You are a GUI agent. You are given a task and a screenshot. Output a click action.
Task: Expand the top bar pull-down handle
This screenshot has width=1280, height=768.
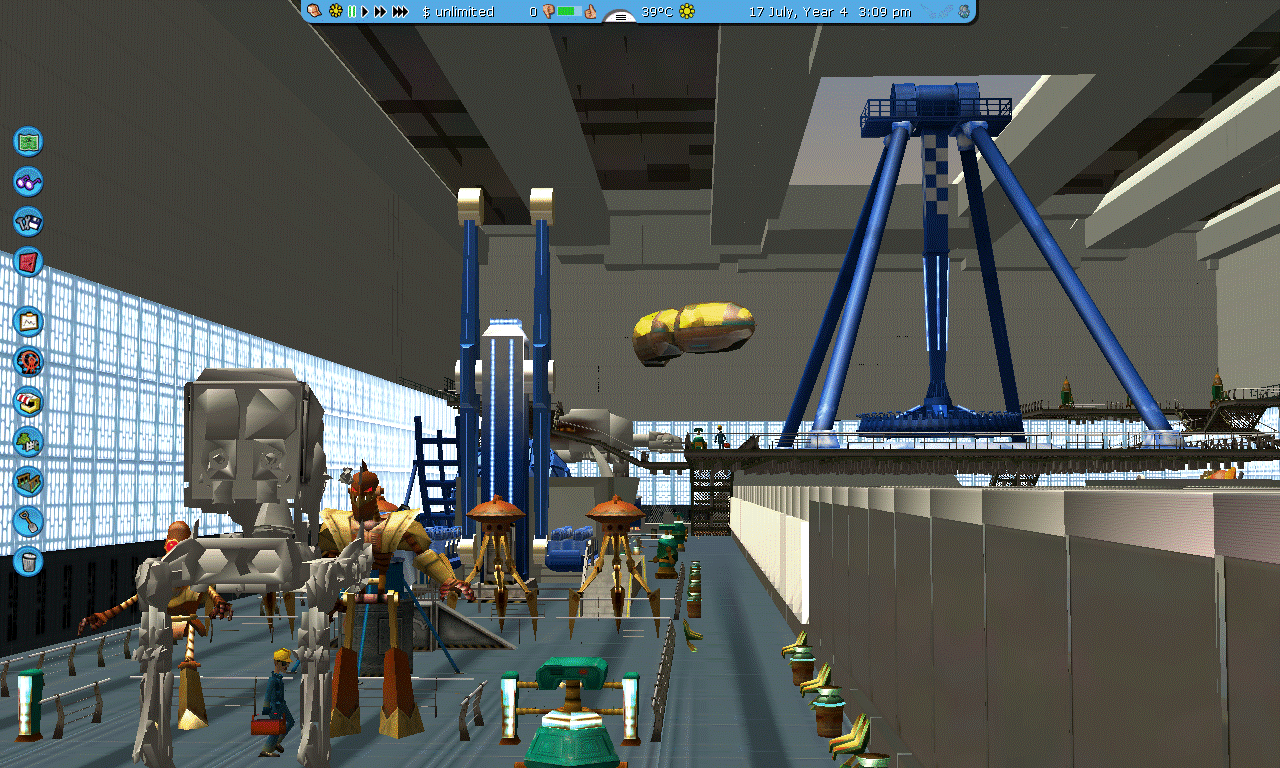click(621, 17)
